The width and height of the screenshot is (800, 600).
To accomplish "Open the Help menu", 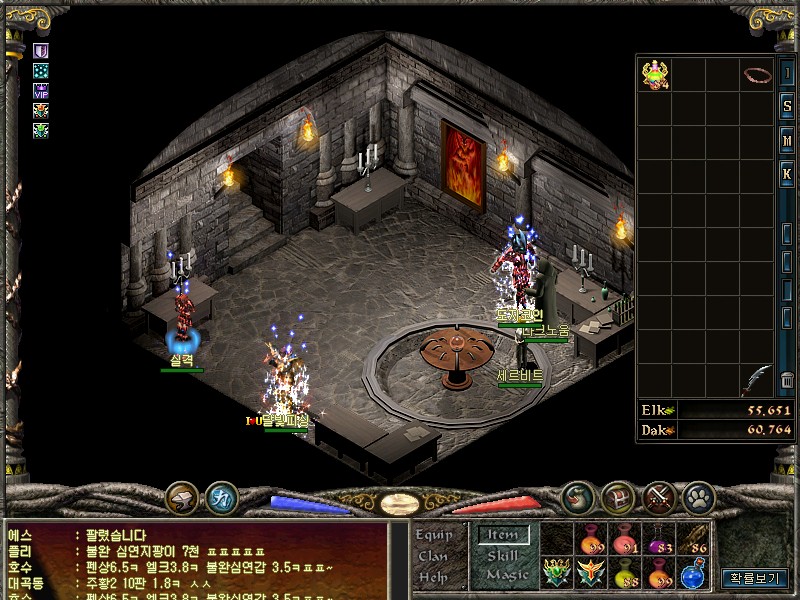I will (433, 576).
